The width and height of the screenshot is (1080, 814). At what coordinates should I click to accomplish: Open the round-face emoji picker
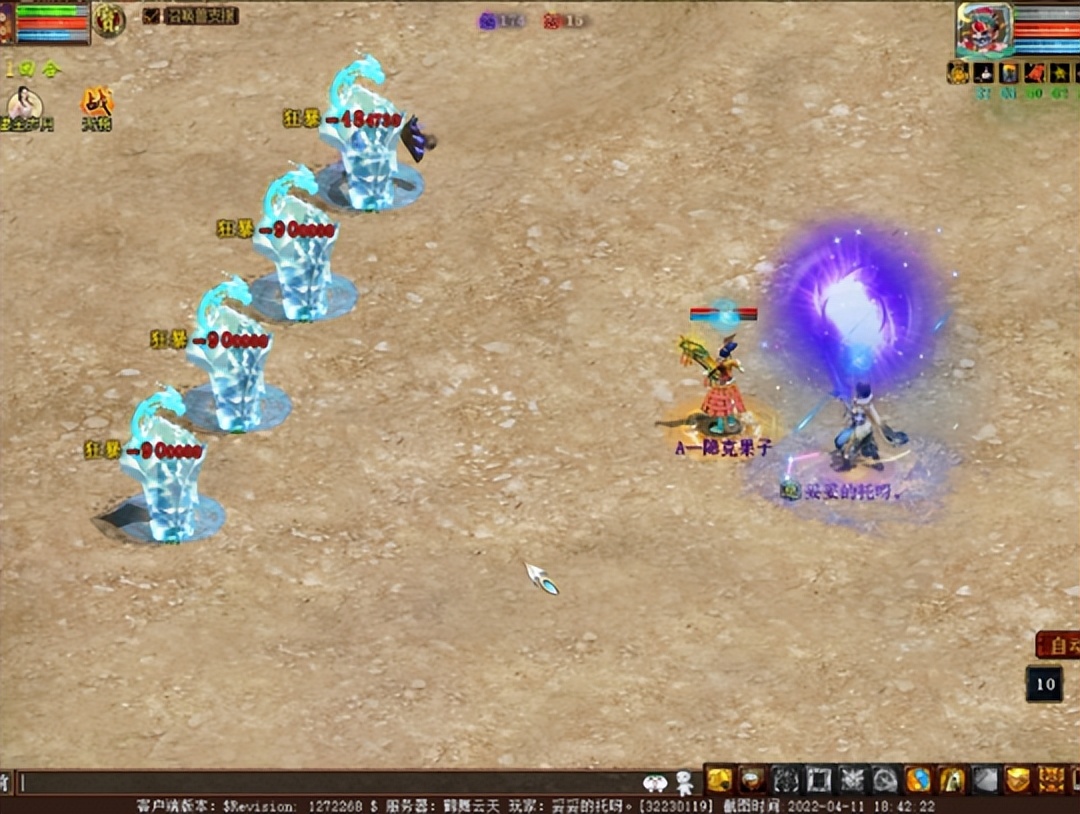[x=655, y=782]
